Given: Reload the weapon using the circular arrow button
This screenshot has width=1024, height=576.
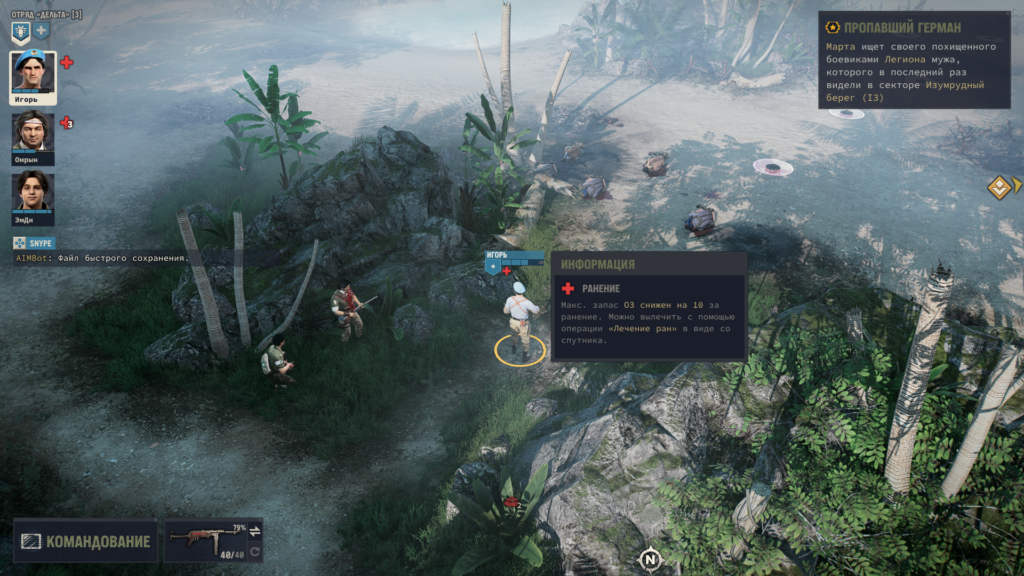Looking at the screenshot, I should (x=254, y=552).
